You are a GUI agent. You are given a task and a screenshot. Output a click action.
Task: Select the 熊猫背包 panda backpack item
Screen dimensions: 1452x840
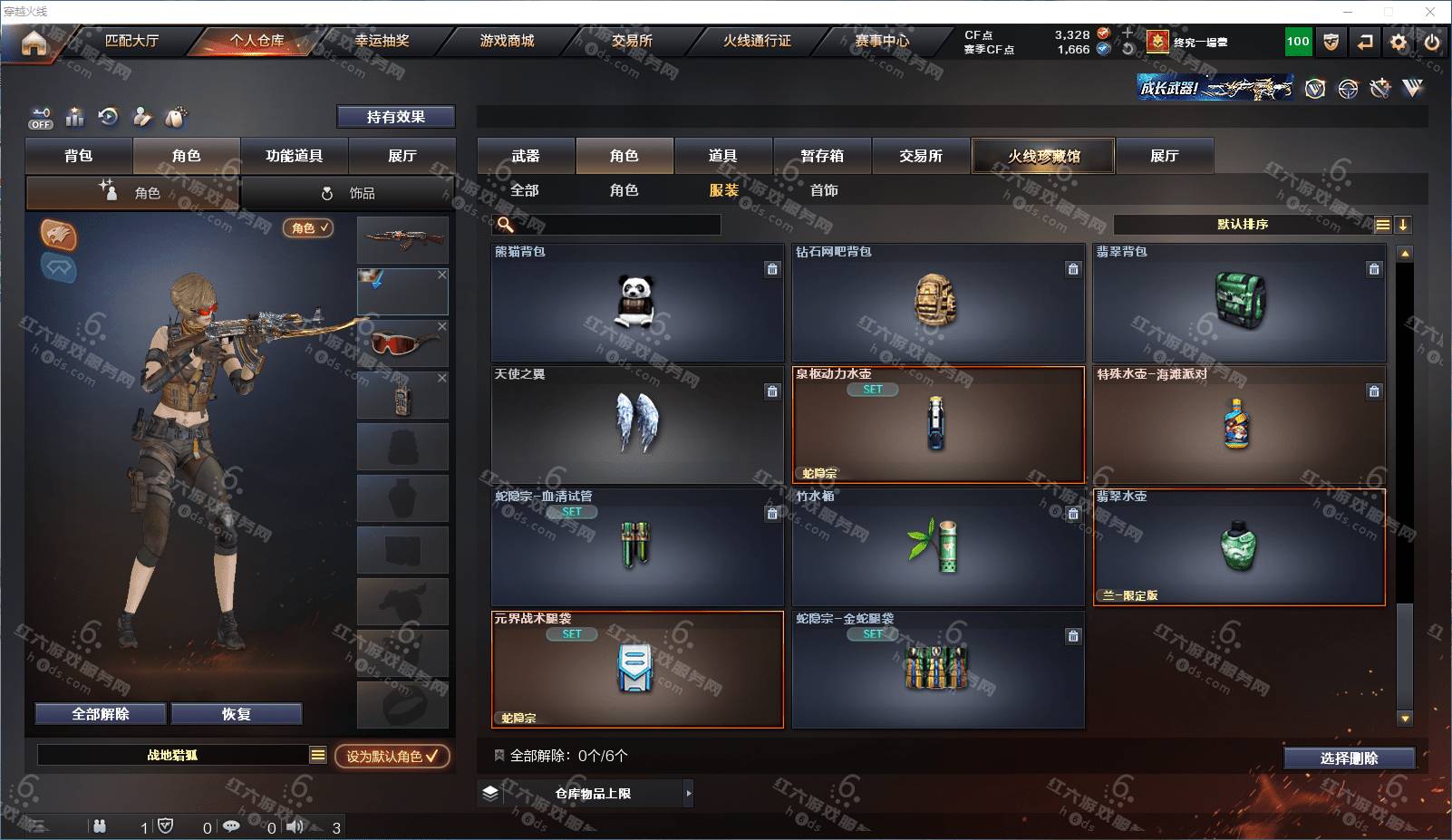(x=636, y=303)
